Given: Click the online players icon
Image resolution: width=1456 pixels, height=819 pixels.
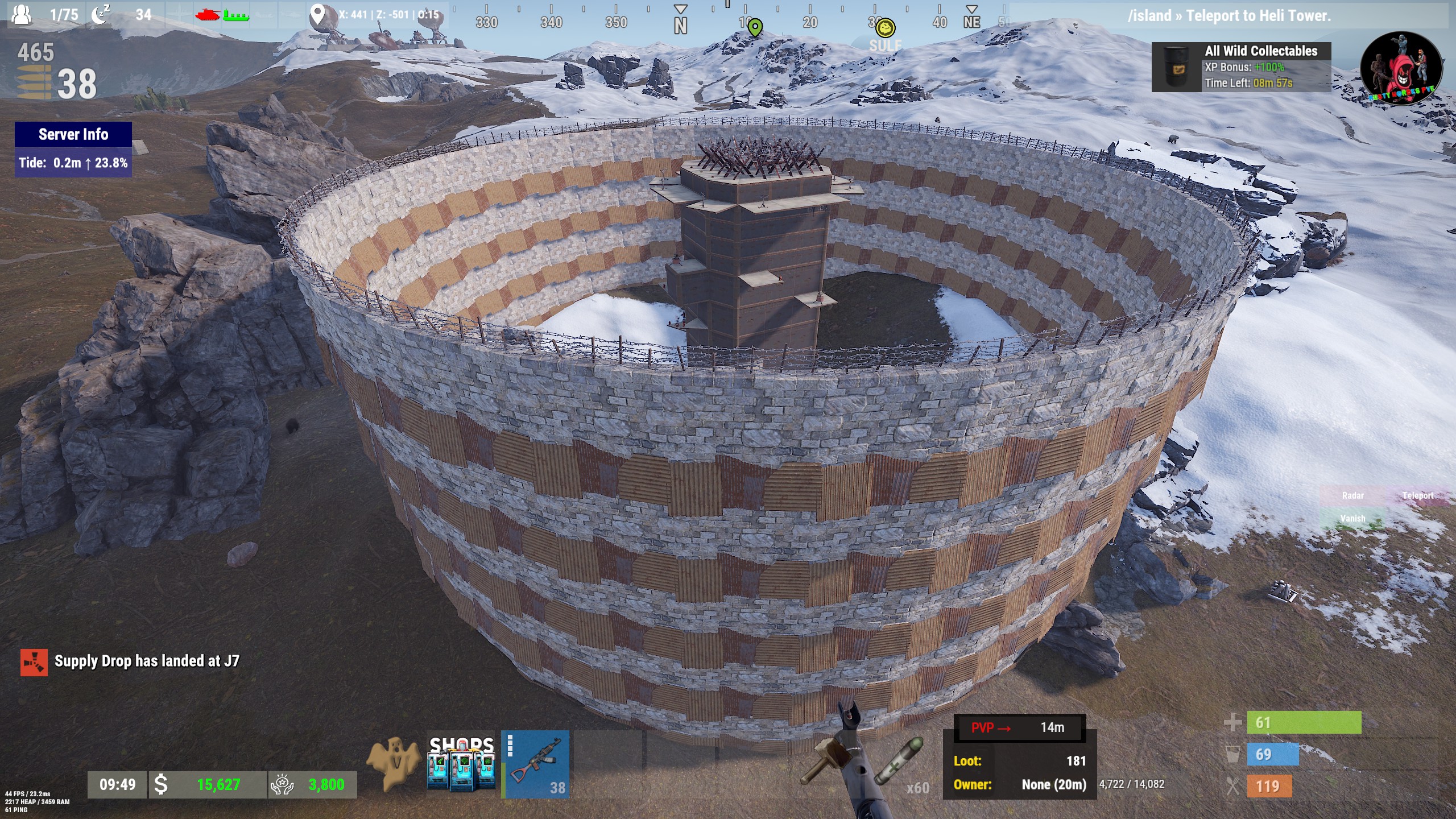Looking at the screenshot, I should coord(22,14).
